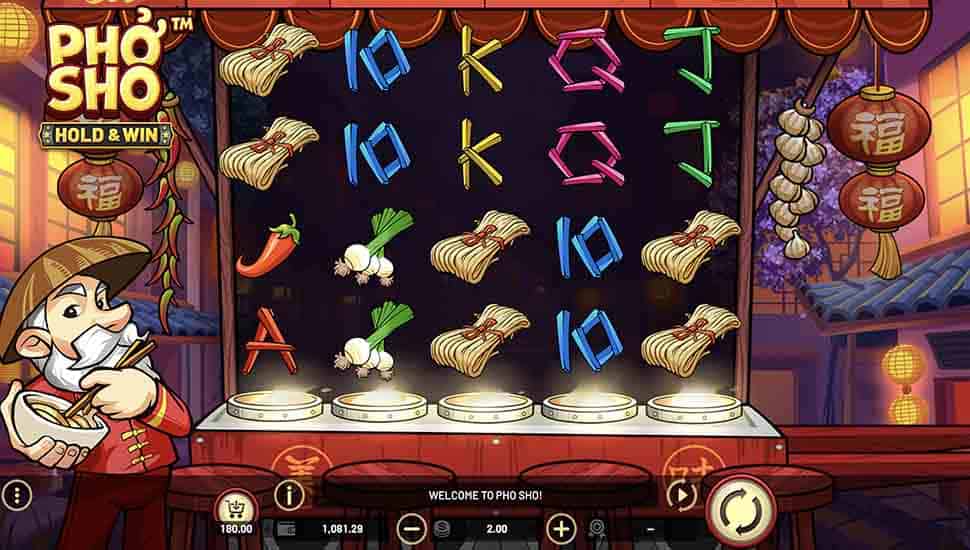Increase the bet with the plus button
Screen dimensions: 970x550
coord(561,528)
